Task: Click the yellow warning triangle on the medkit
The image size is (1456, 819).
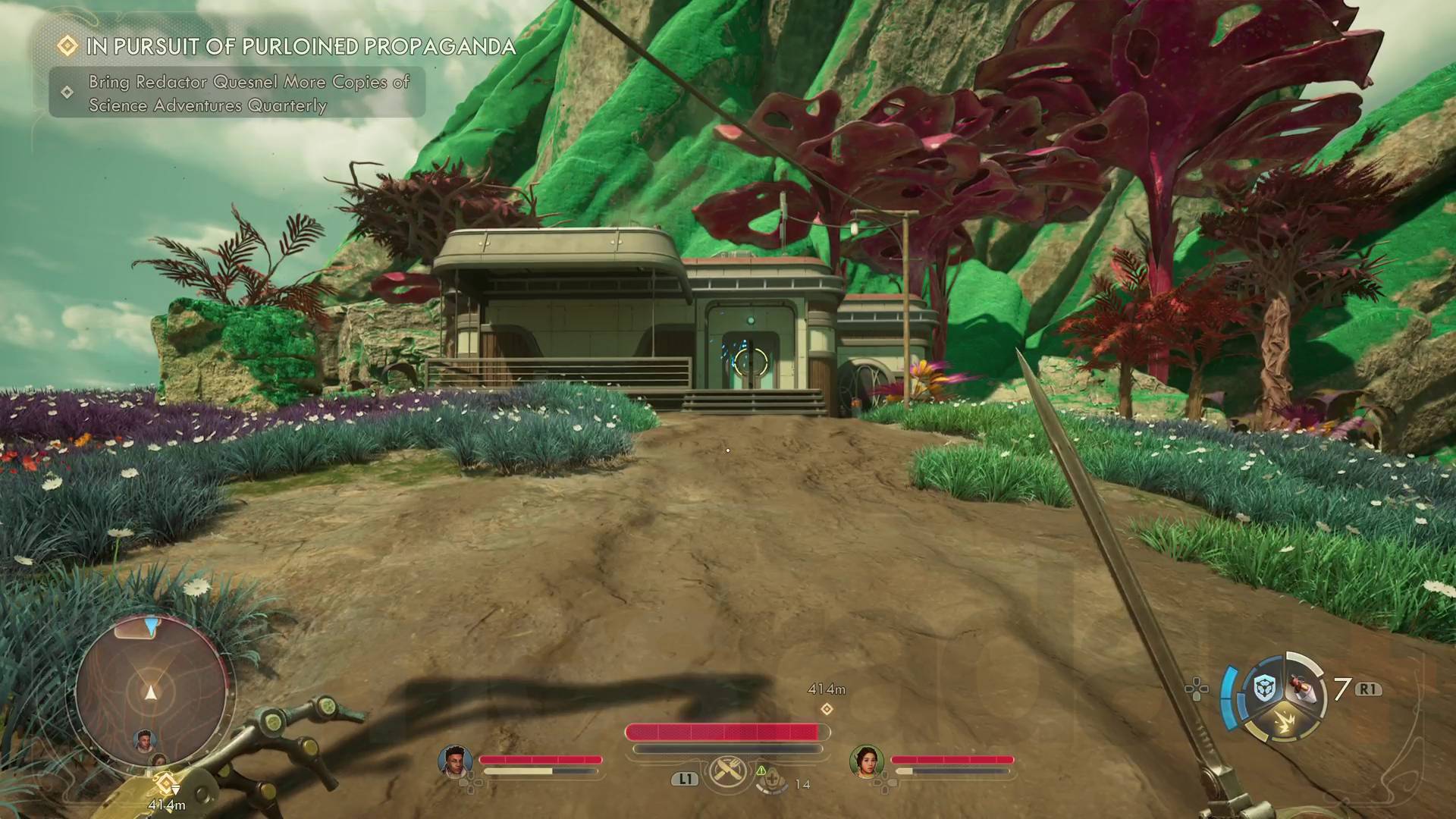Action: click(x=761, y=771)
